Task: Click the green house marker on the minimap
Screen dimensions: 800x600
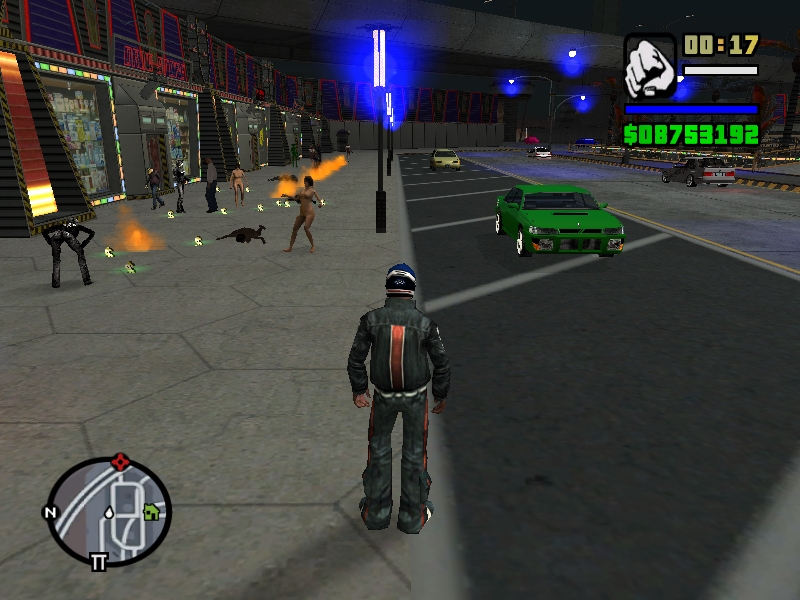Action: (151, 511)
